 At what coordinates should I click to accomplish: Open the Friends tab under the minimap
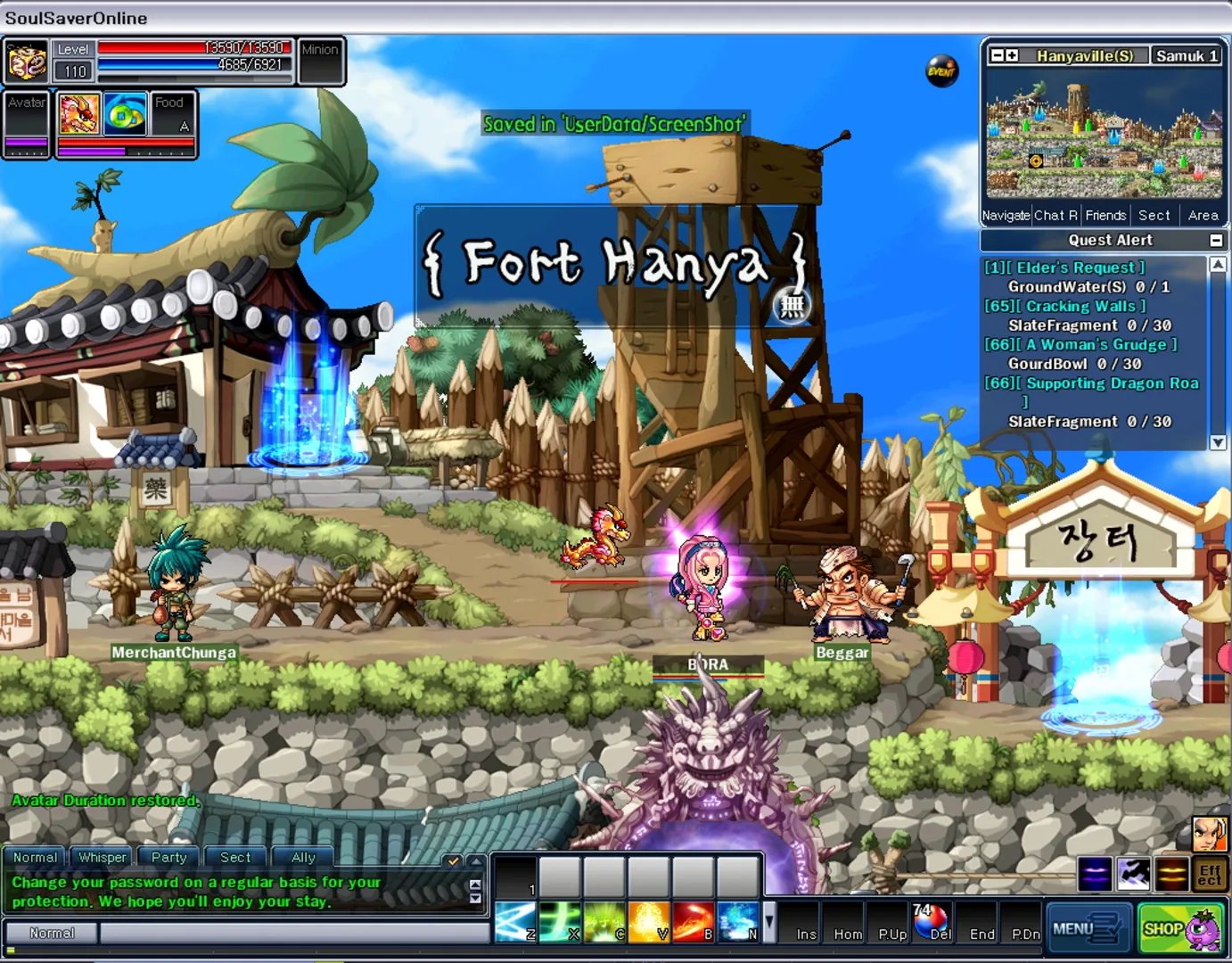[x=1105, y=215]
